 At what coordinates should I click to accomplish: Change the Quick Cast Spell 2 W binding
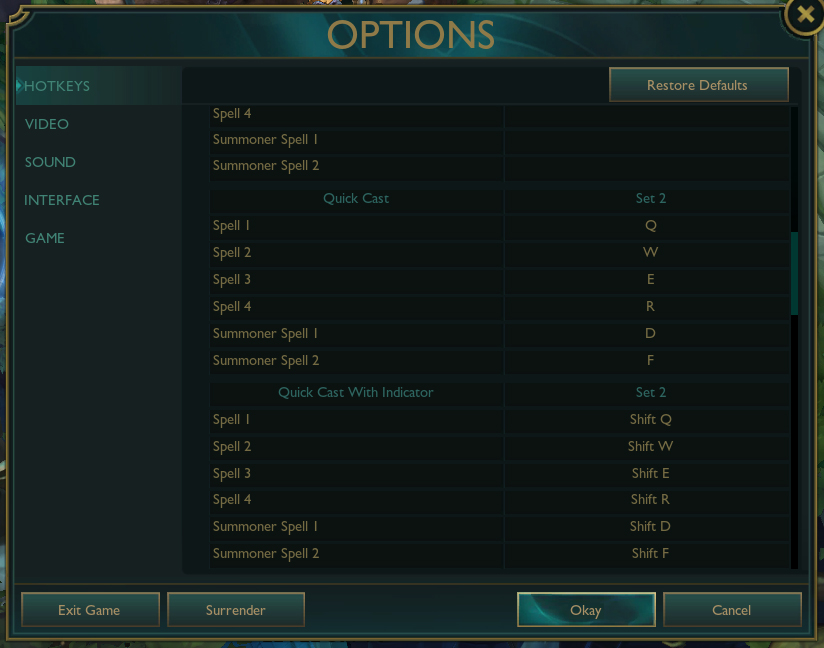click(651, 253)
